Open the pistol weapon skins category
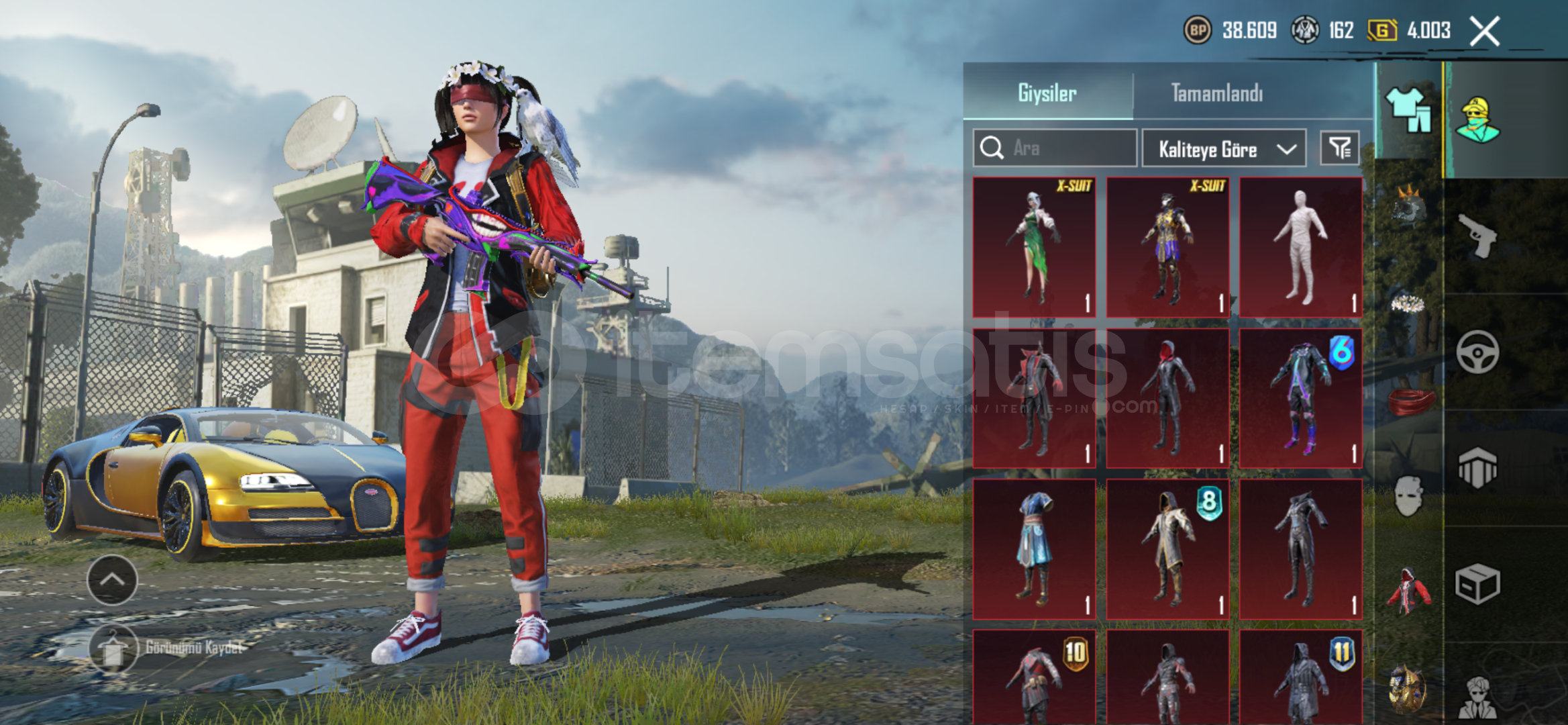 pos(1477,236)
